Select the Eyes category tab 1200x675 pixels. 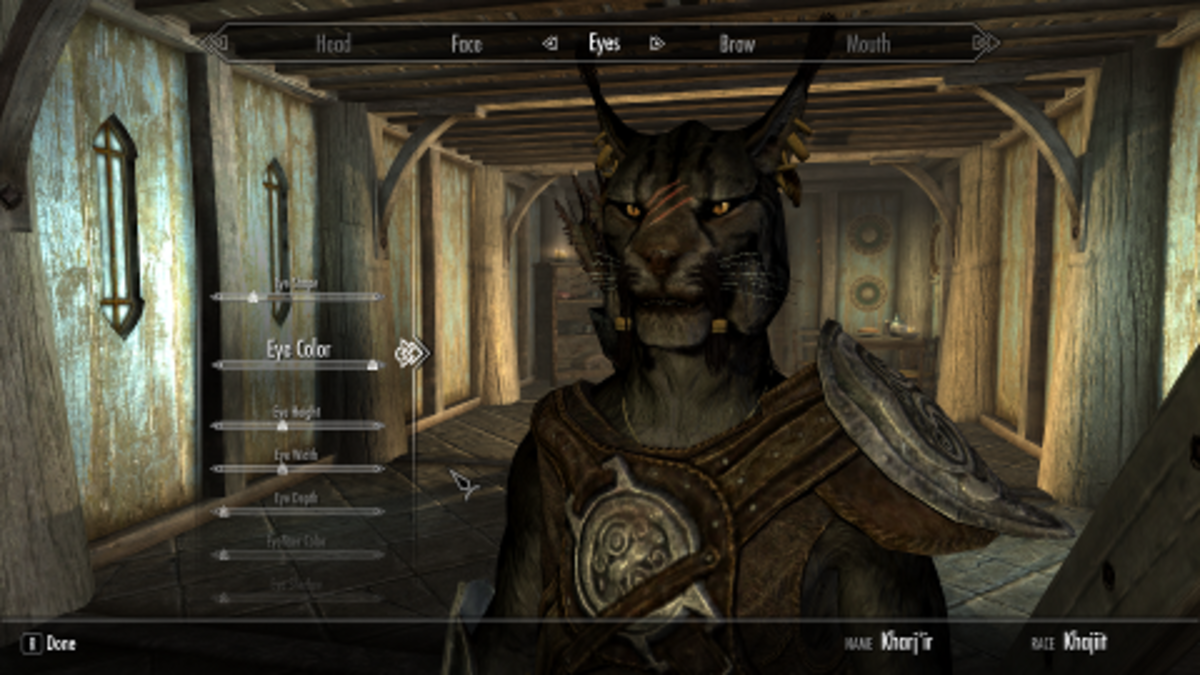click(604, 43)
